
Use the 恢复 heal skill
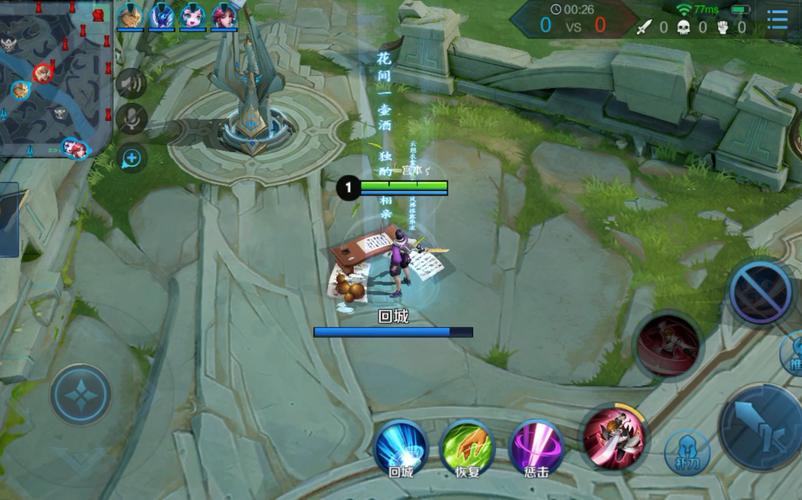click(x=468, y=449)
